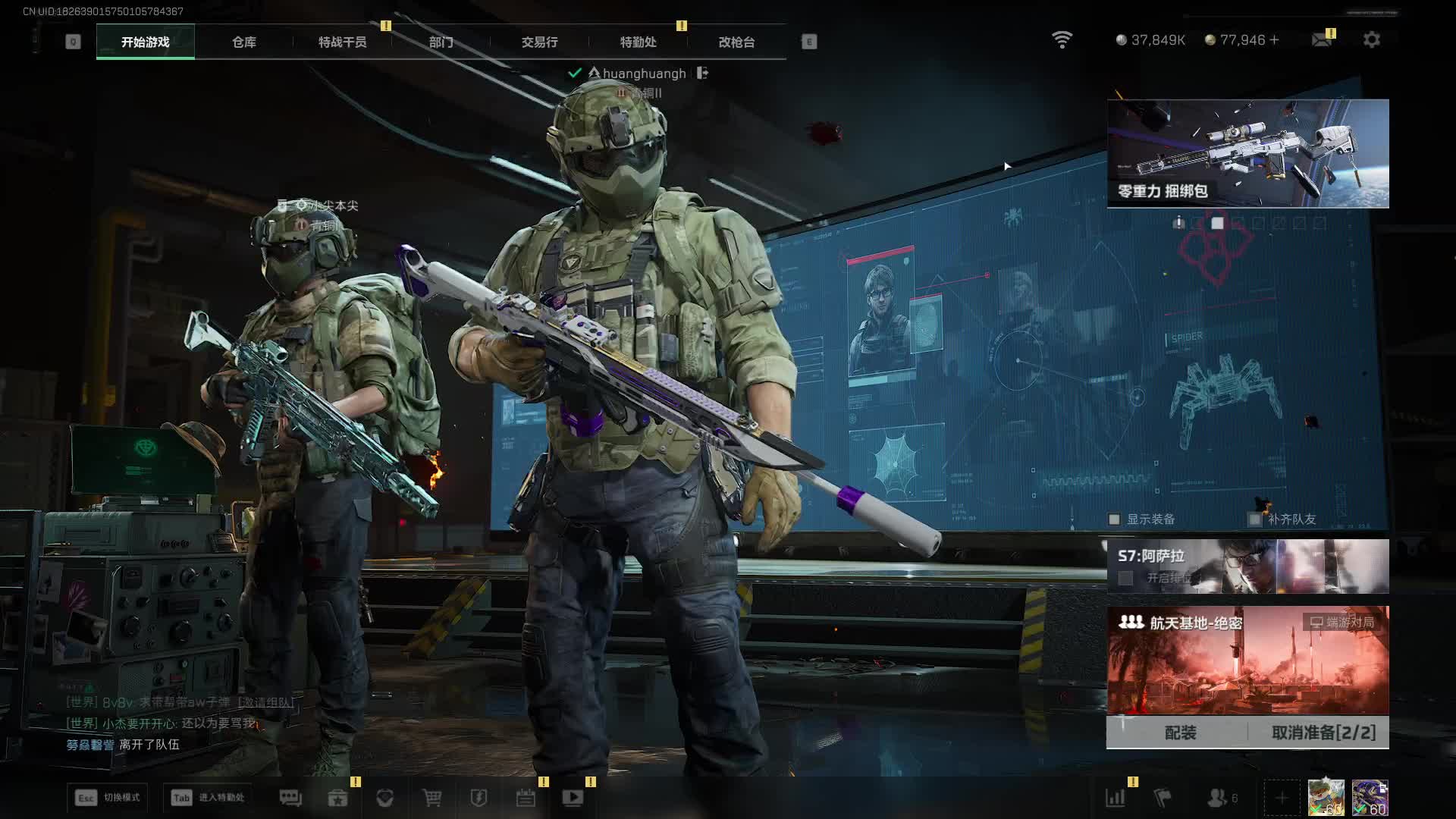Go to the 部门 department tab
Viewport: 1456px width, 819px height.
[x=441, y=42]
